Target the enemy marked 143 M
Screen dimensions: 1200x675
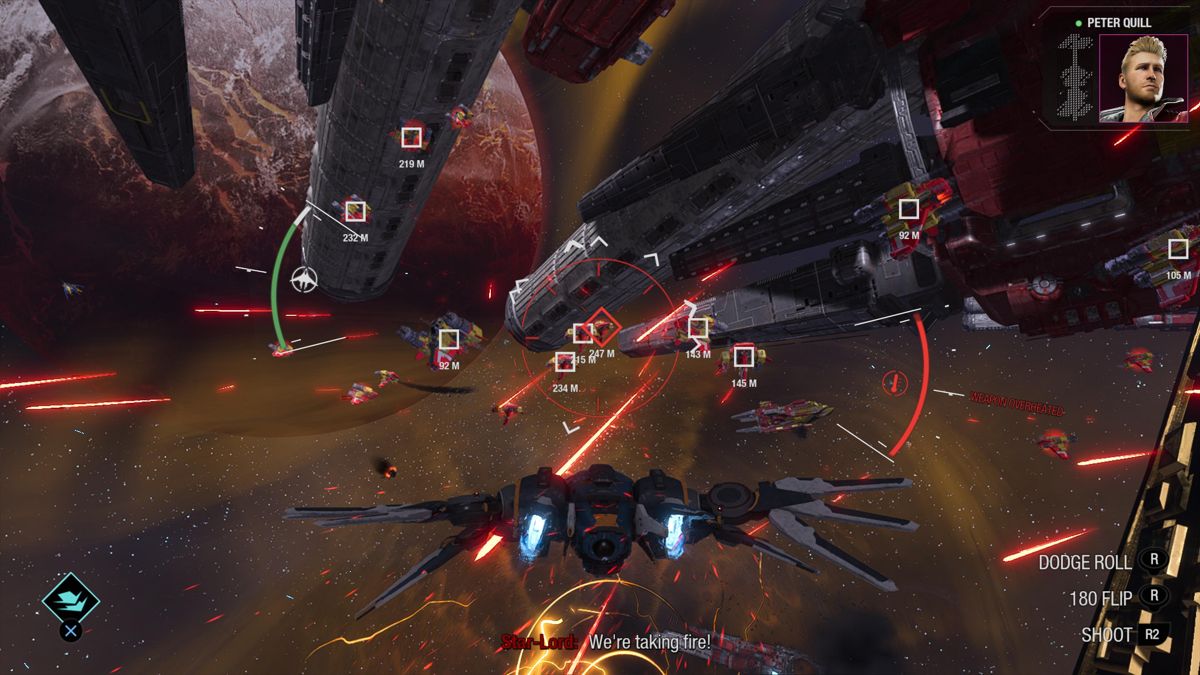point(698,327)
